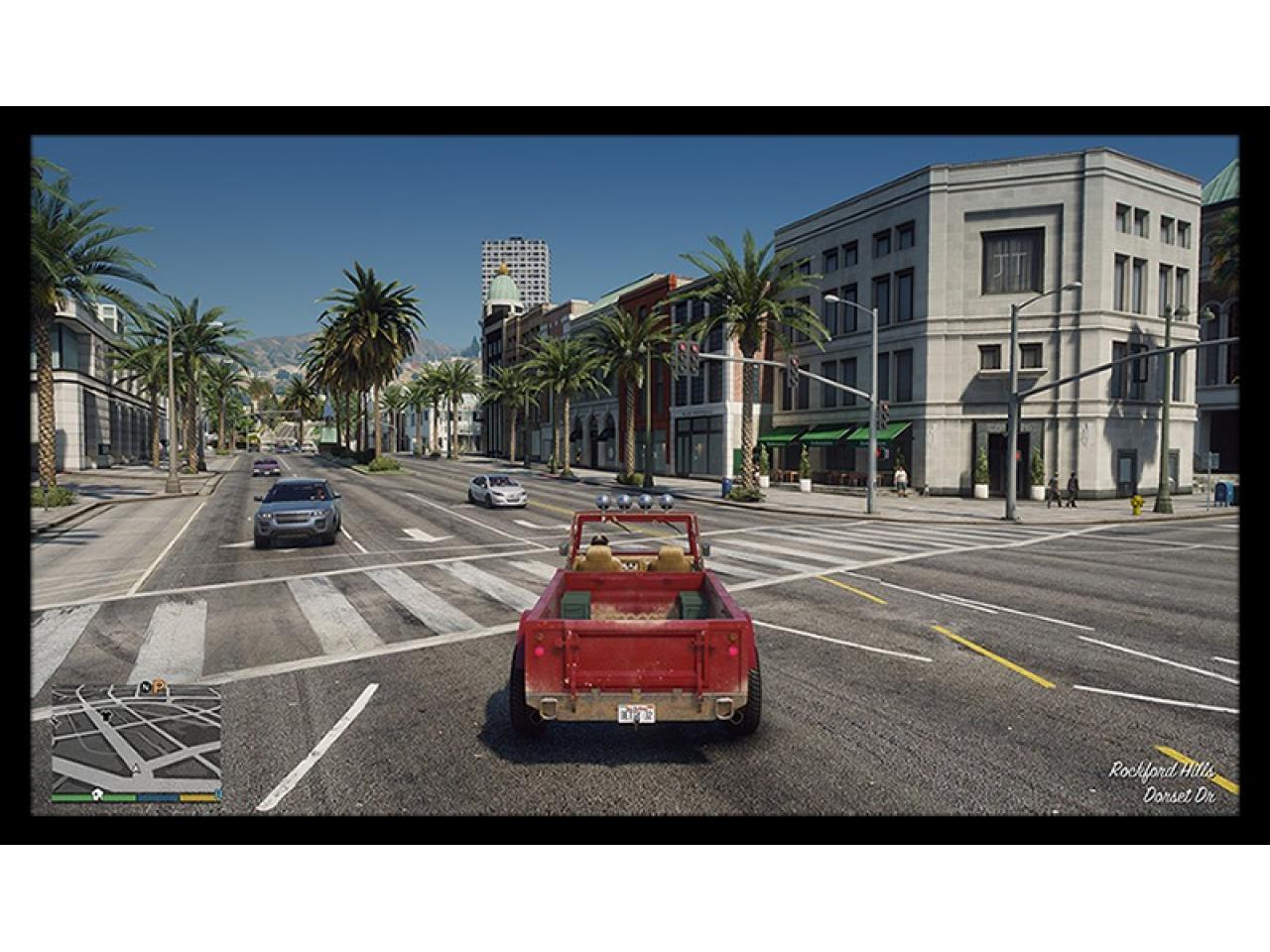Click the north compass marker on minimap

(146, 687)
